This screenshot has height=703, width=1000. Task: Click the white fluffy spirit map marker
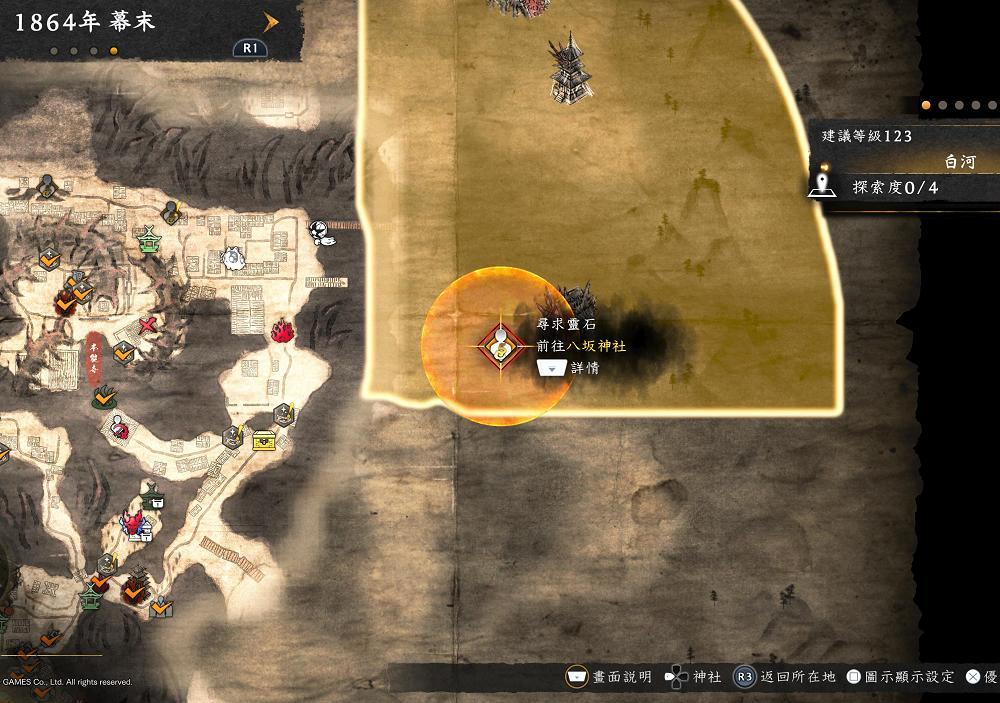tap(232, 259)
